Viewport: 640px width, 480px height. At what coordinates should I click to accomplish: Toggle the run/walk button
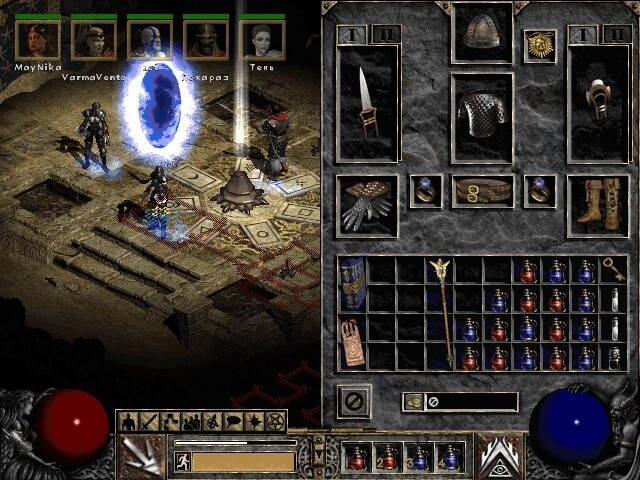click(x=182, y=461)
